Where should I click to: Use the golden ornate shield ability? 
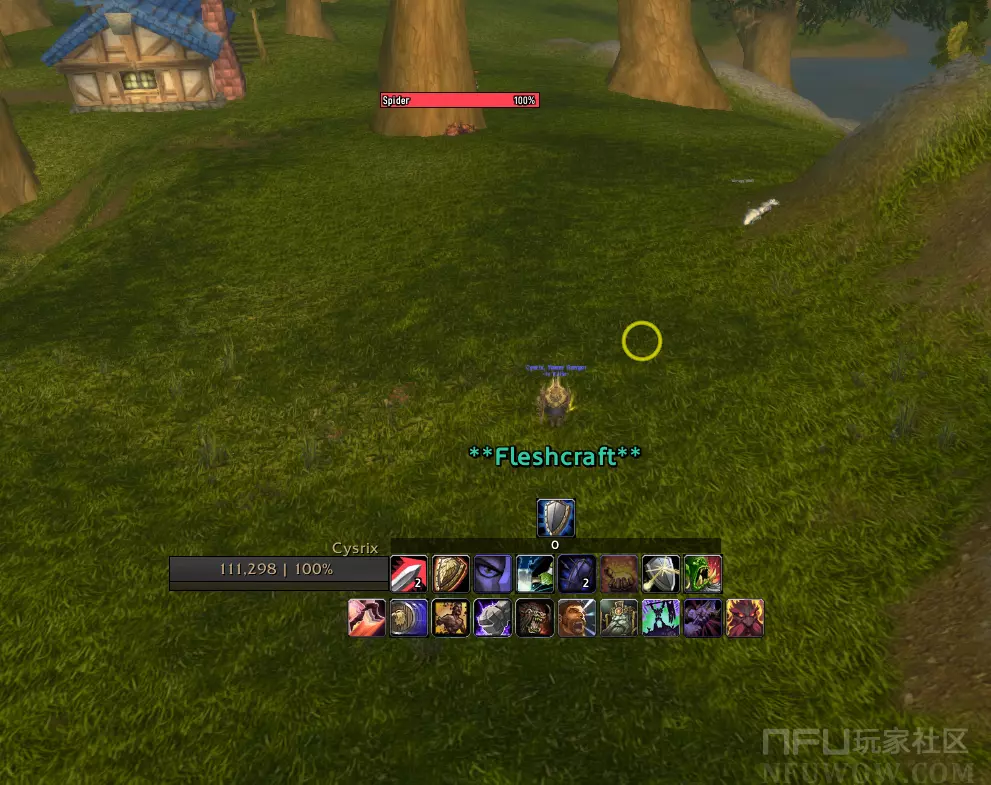[x=451, y=574]
